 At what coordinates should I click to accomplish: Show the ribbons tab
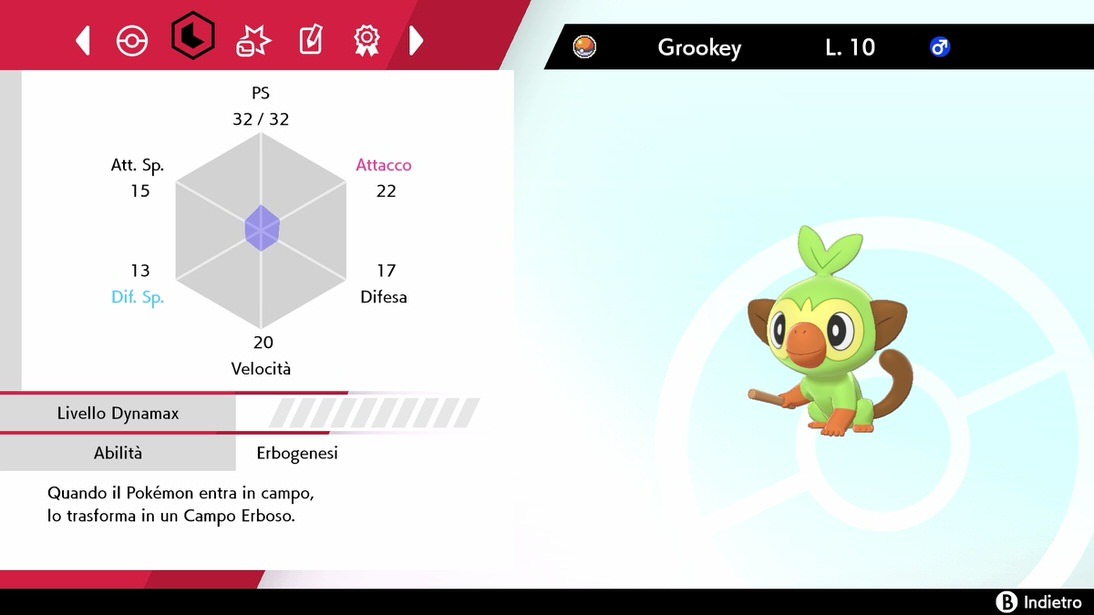click(x=367, y=40)
